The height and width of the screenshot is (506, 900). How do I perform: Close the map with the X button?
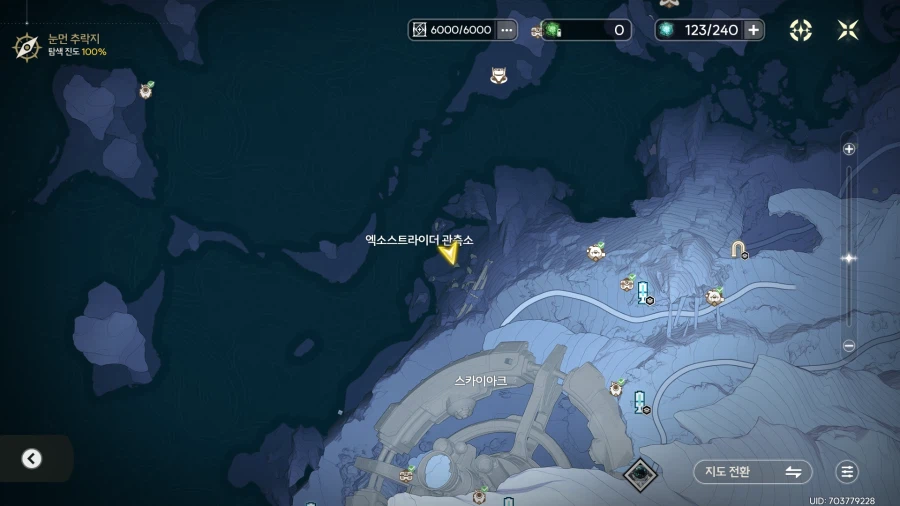[848, 30]
